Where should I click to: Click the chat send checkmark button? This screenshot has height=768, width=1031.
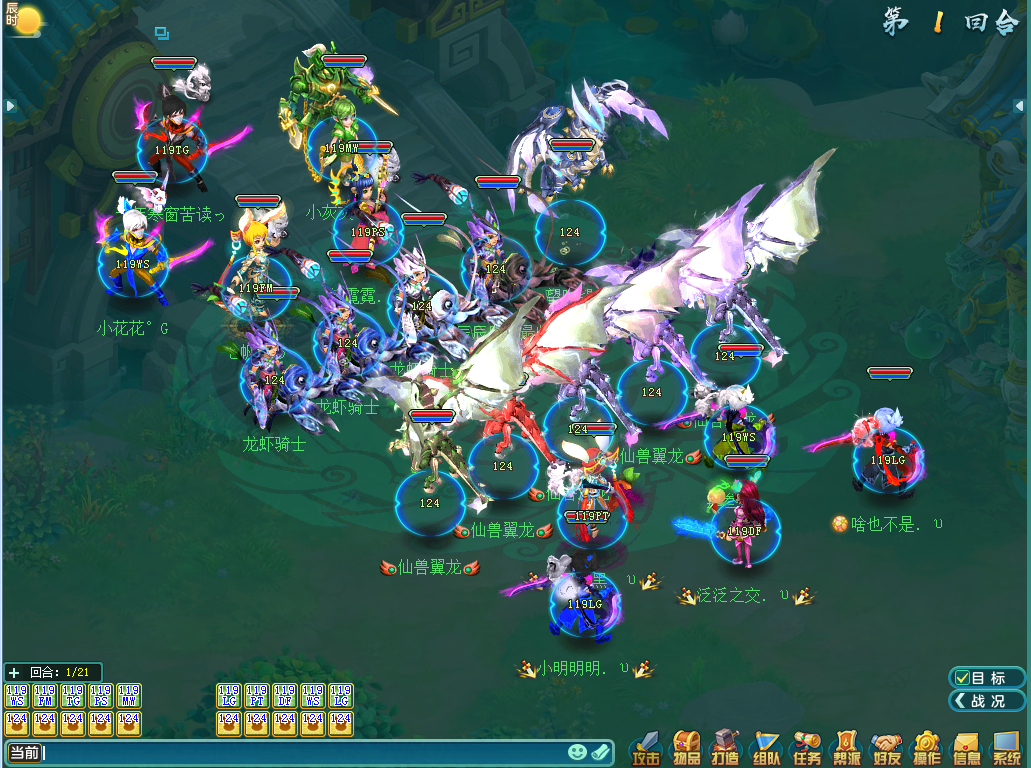(600, 752)
